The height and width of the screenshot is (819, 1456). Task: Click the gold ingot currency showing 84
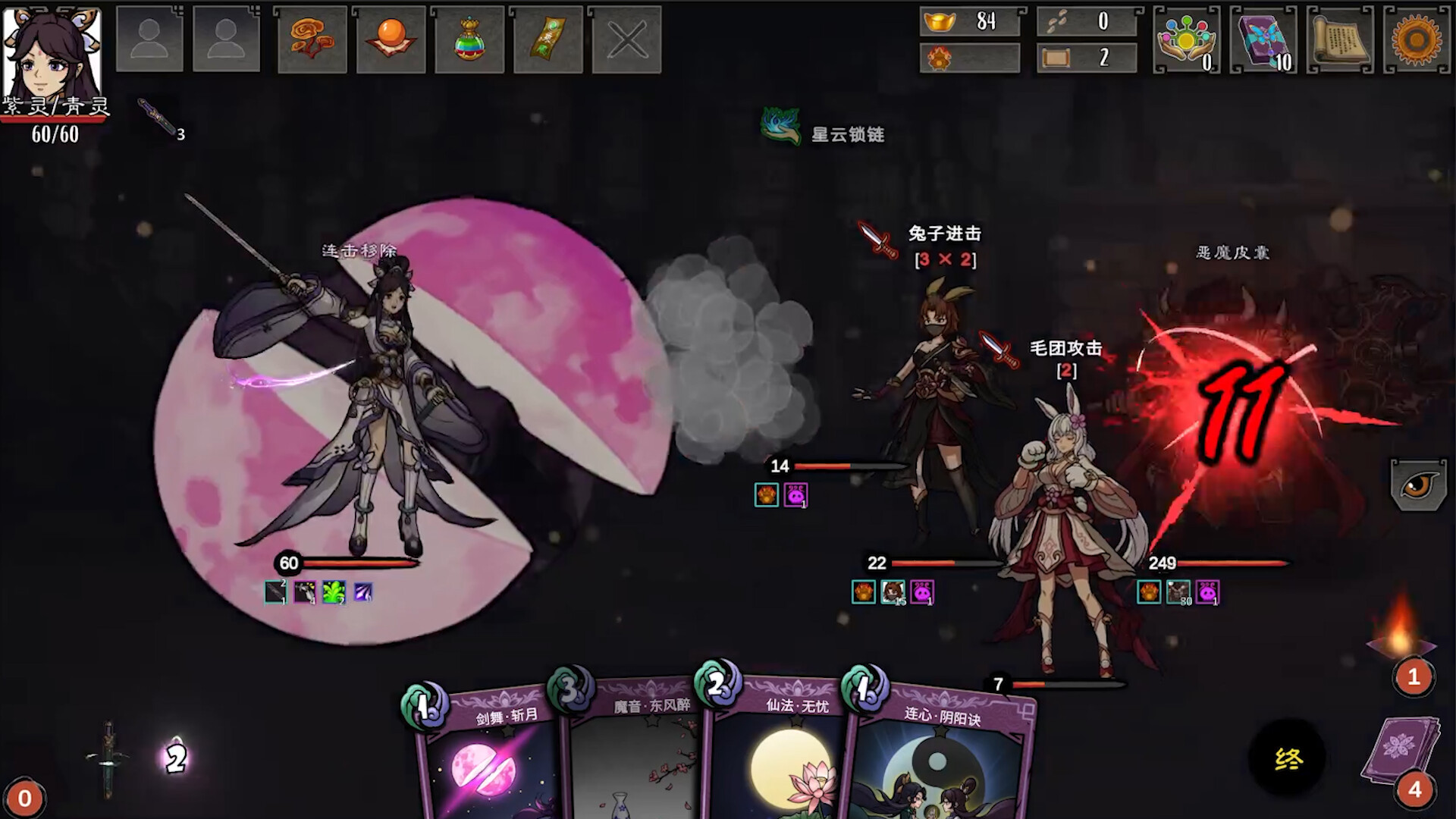point(968,23)
